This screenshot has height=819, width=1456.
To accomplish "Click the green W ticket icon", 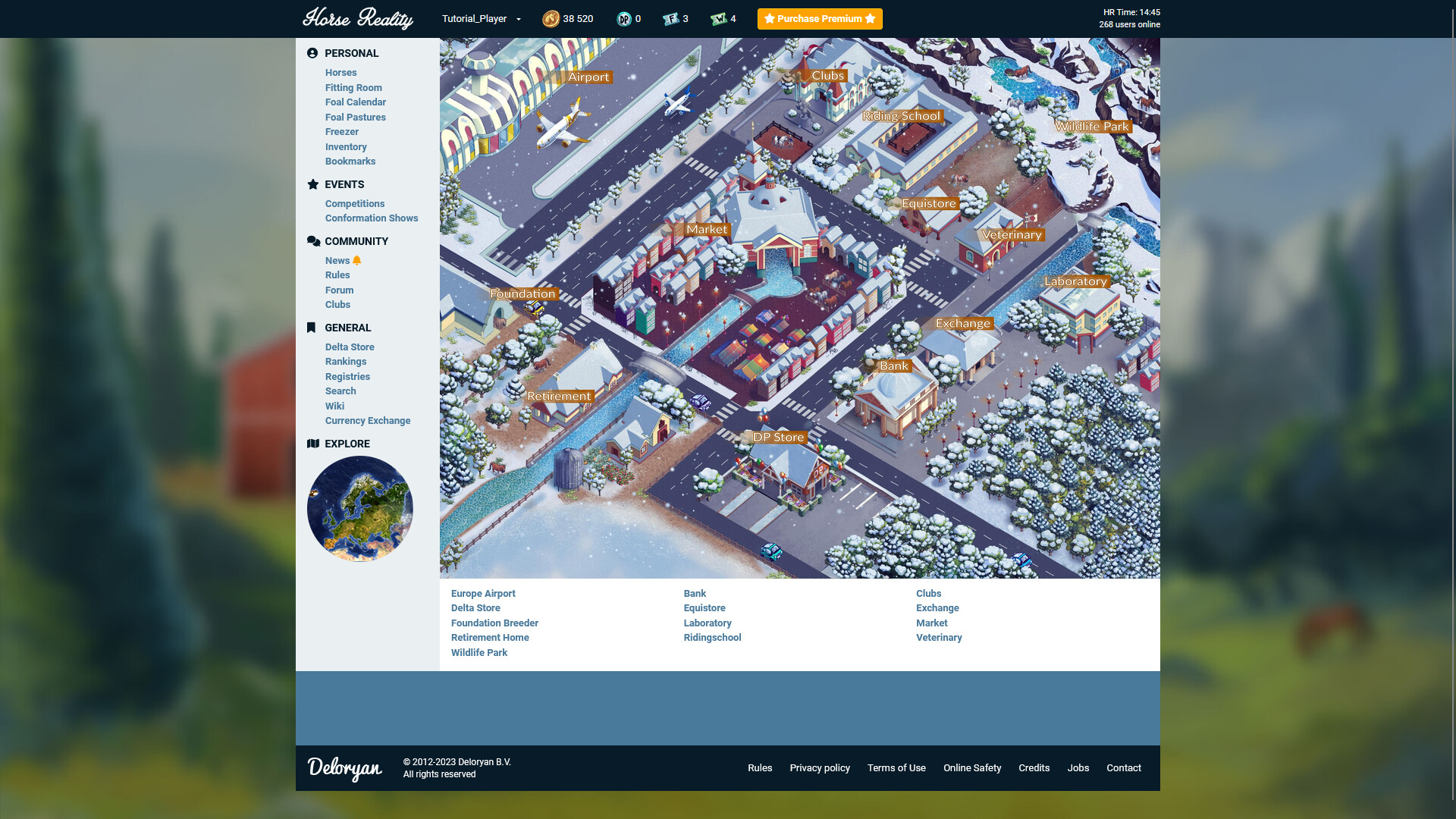I will pos(719,18).
